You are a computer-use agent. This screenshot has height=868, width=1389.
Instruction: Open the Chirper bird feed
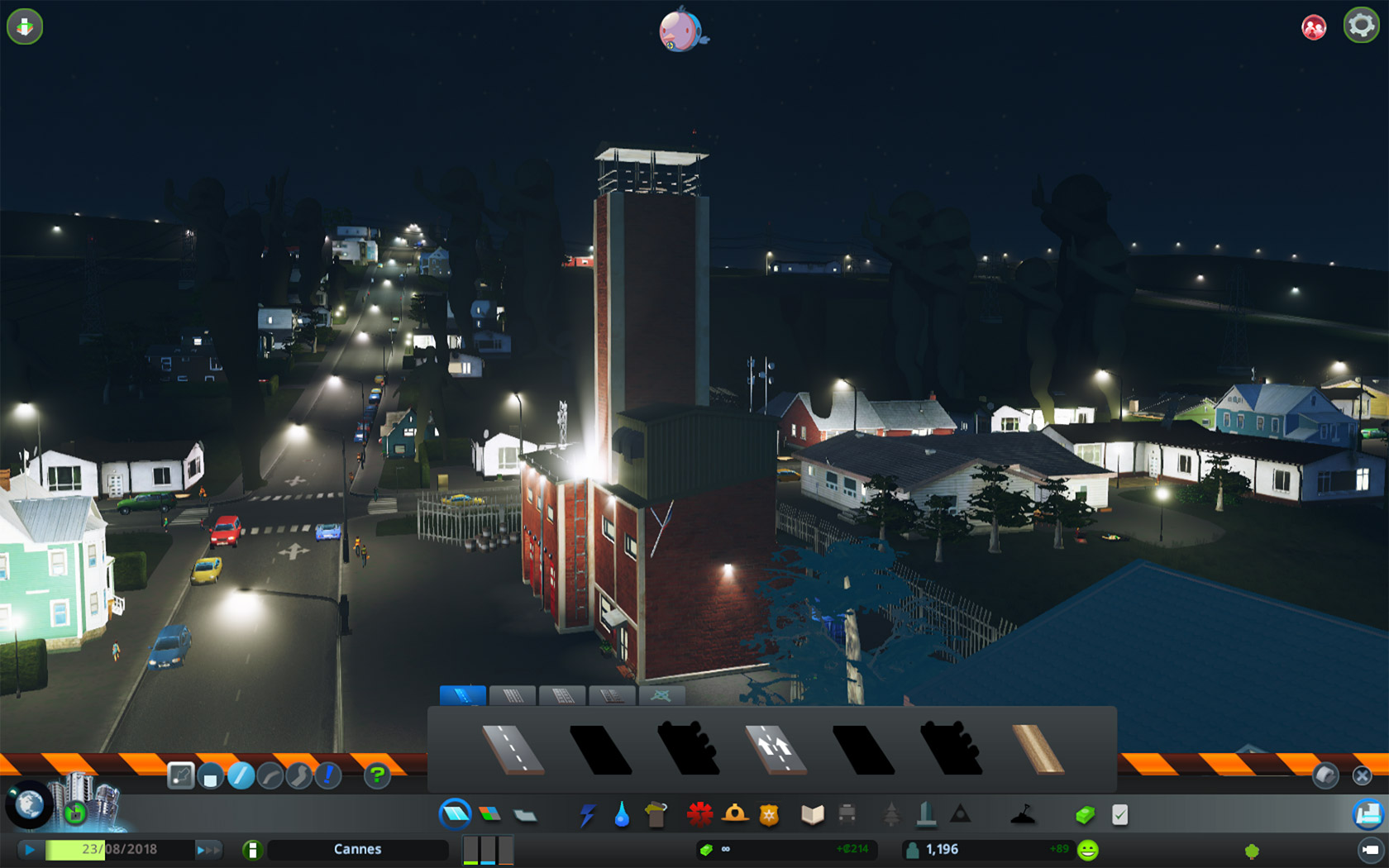(682, 30)
